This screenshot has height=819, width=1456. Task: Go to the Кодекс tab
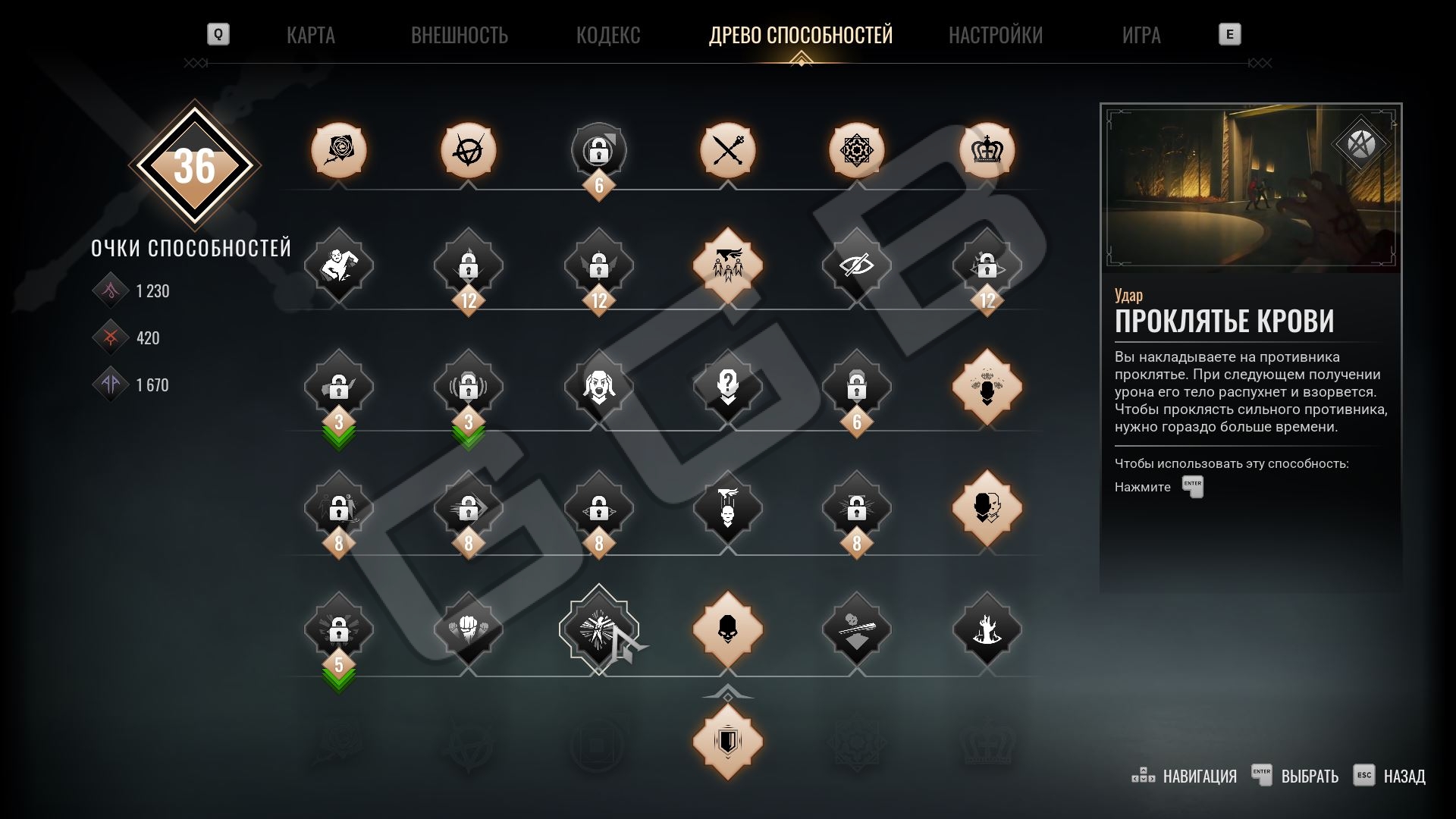607,35
